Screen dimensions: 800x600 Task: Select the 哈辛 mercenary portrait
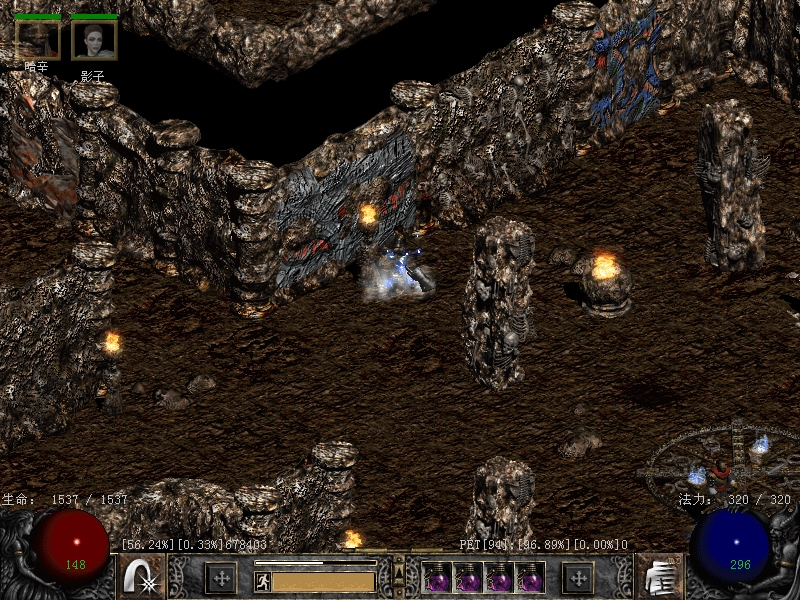[x=38, y=40]
